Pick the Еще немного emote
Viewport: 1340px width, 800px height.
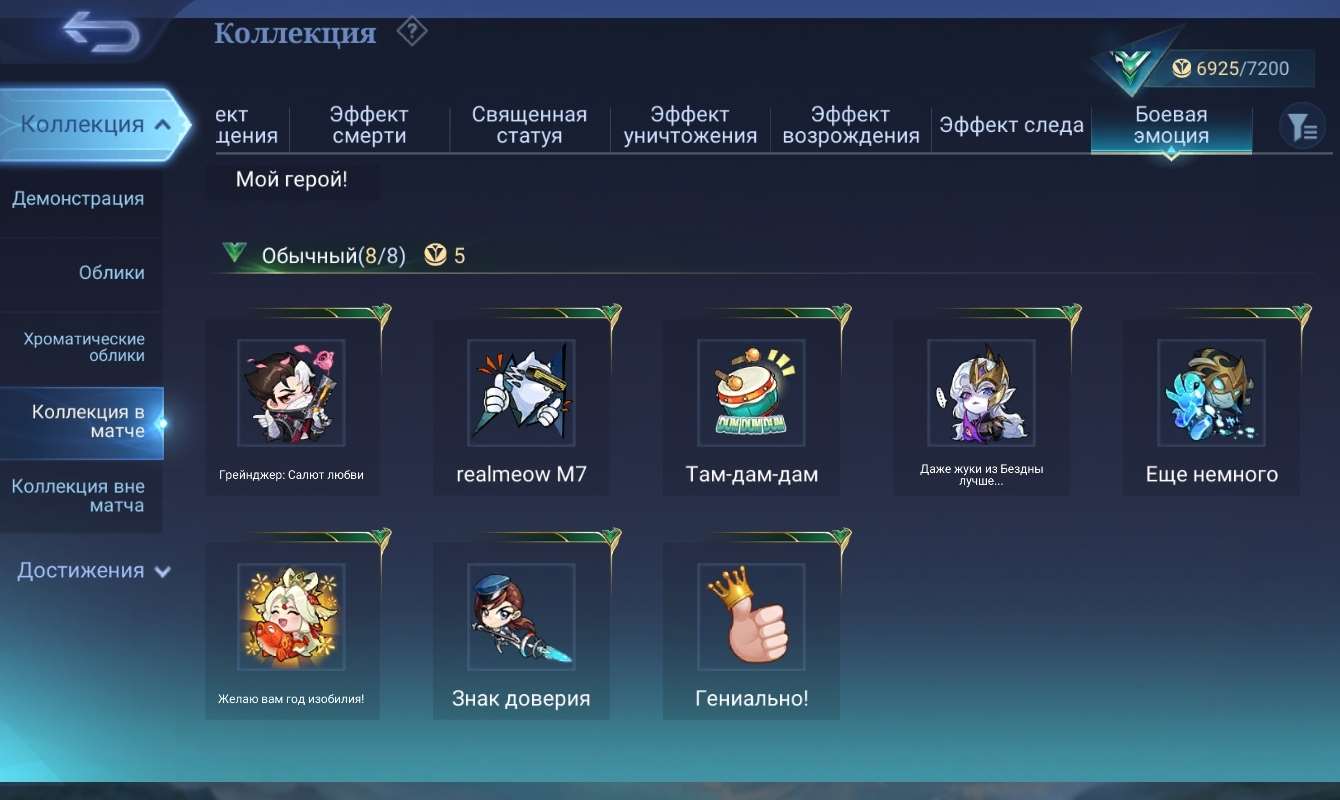click(1212, 392)
